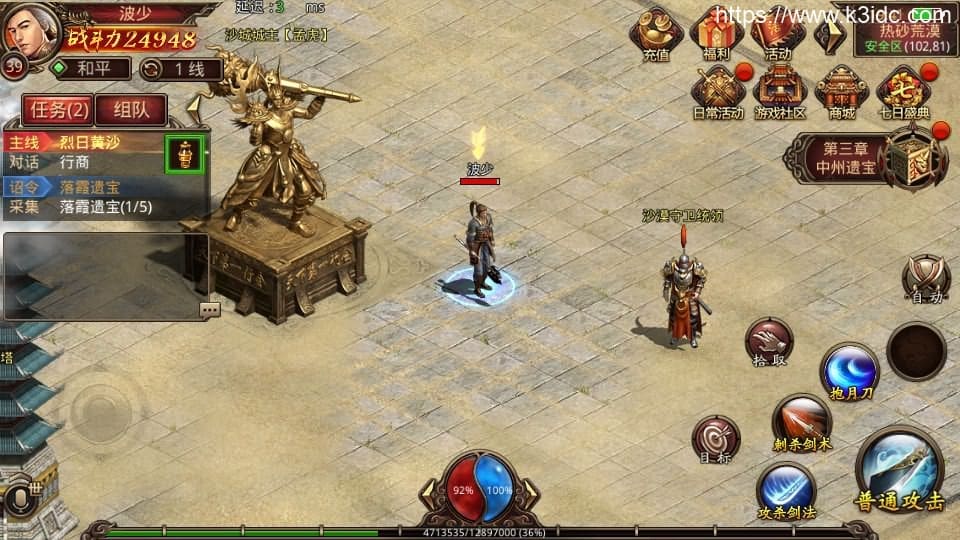The height and width of the screenshot is (540, 960).
Task: Open 日常活动 daily activities
Action: coord(718,94)
